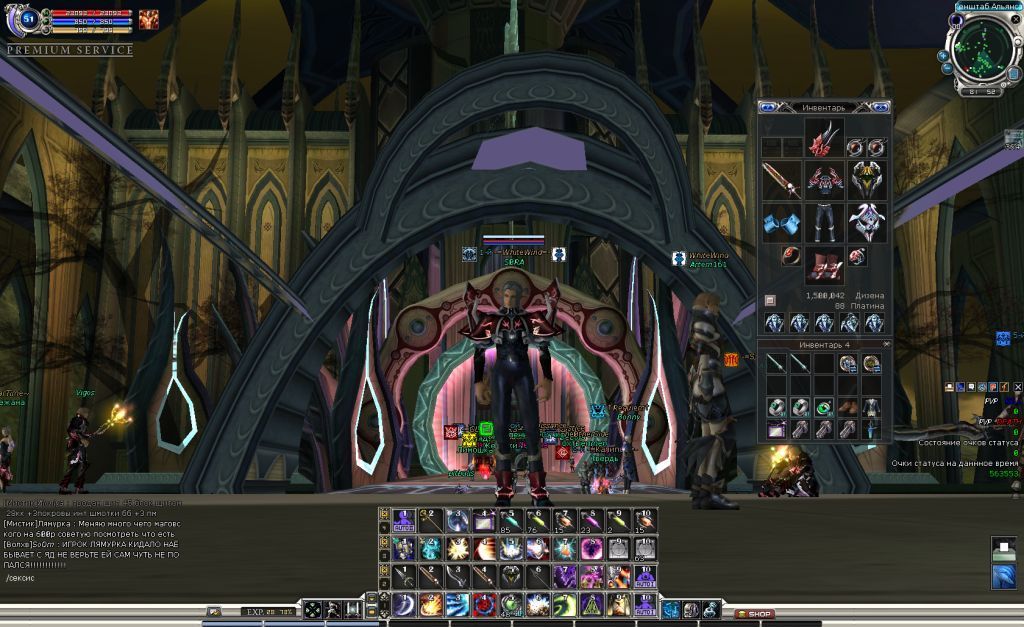The image size is (1024, 627).
Task: Select the equipped chest armor slot
Action: (825, 181)
